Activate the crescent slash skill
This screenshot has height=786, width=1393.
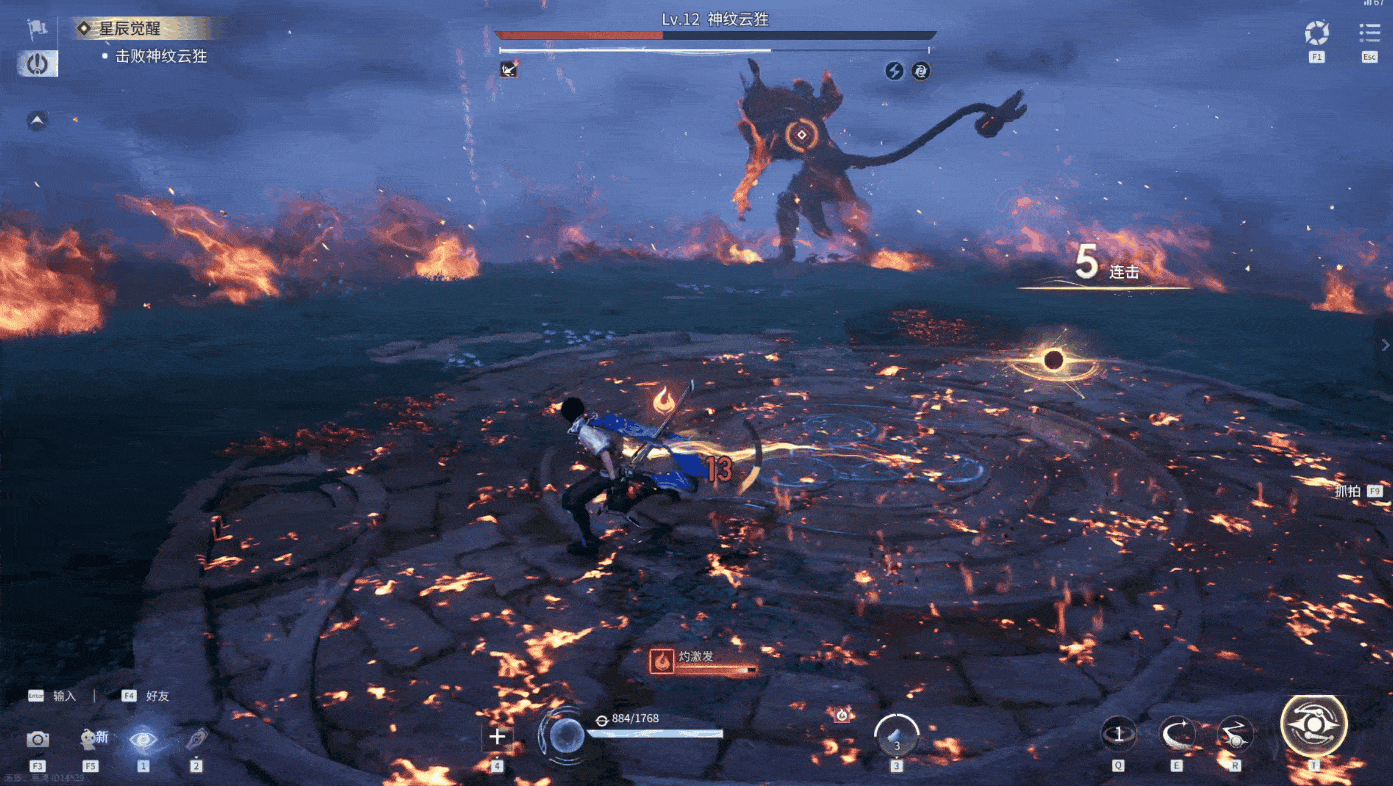(1177, 735)
